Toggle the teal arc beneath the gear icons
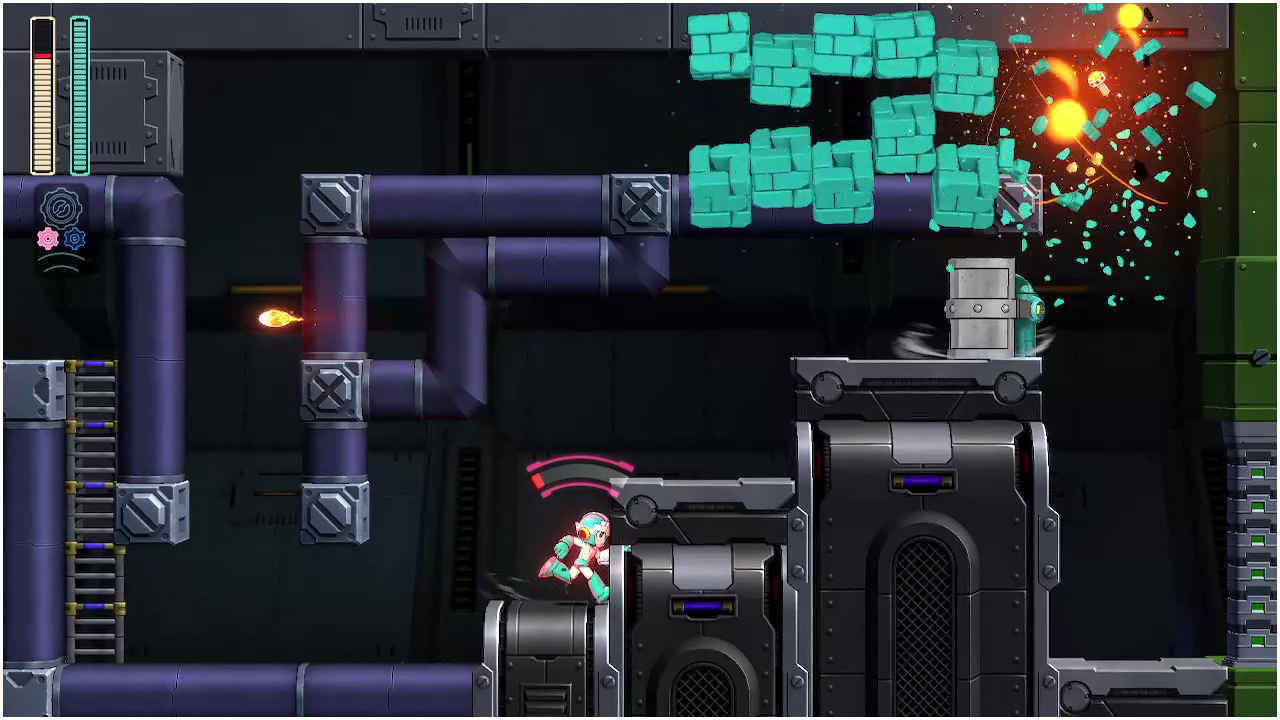 [60, 260]
